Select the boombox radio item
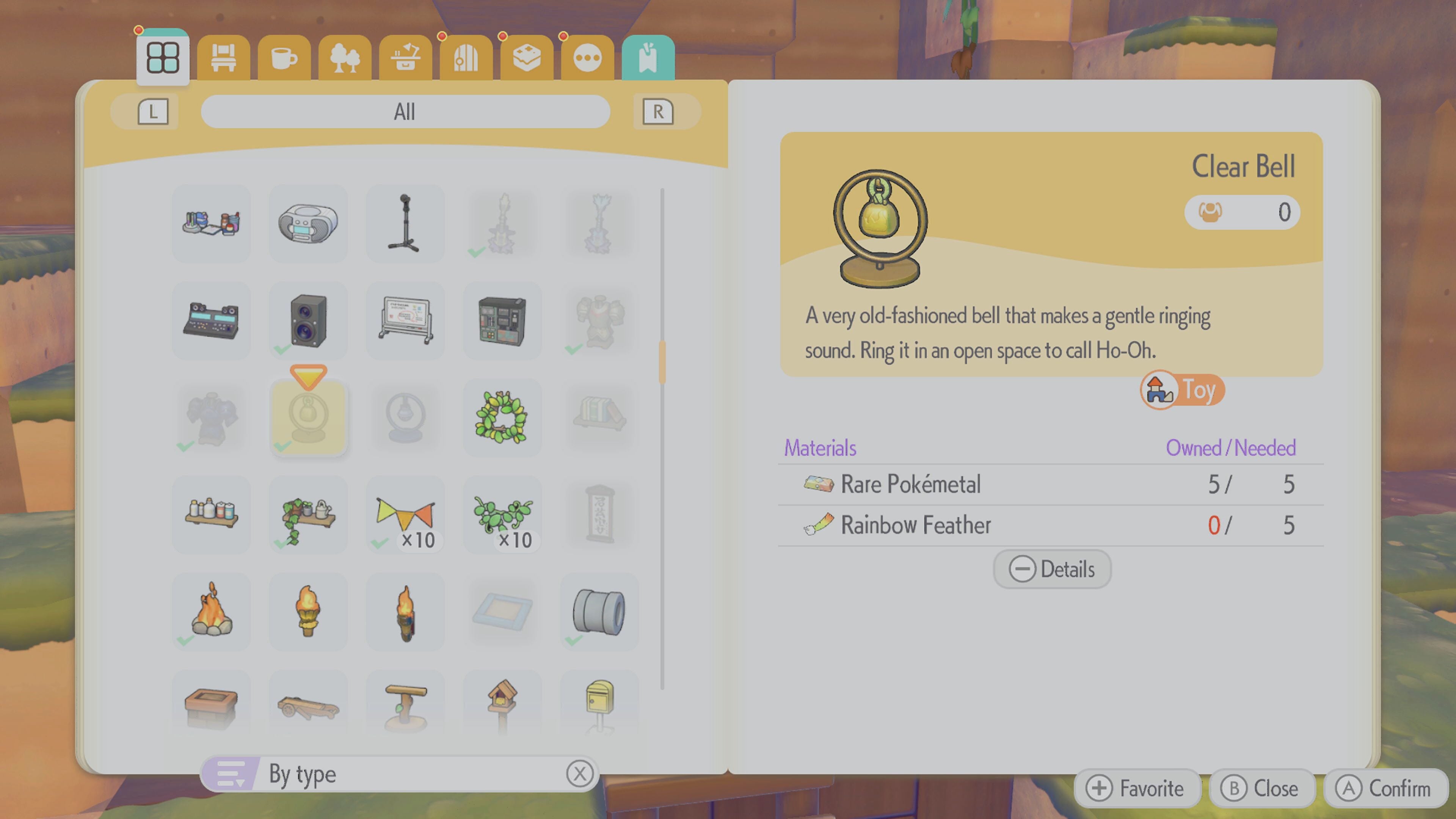This screenshot has height=819, width=1456. (308, 224)
